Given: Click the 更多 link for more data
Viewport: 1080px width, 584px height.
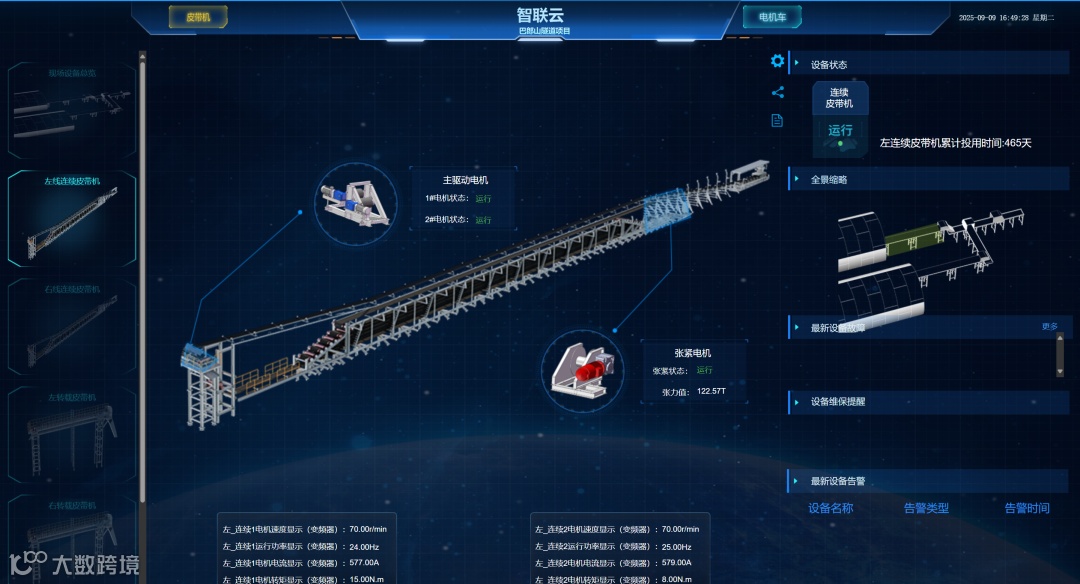Looking at the screenshot, I should 1049,327.
